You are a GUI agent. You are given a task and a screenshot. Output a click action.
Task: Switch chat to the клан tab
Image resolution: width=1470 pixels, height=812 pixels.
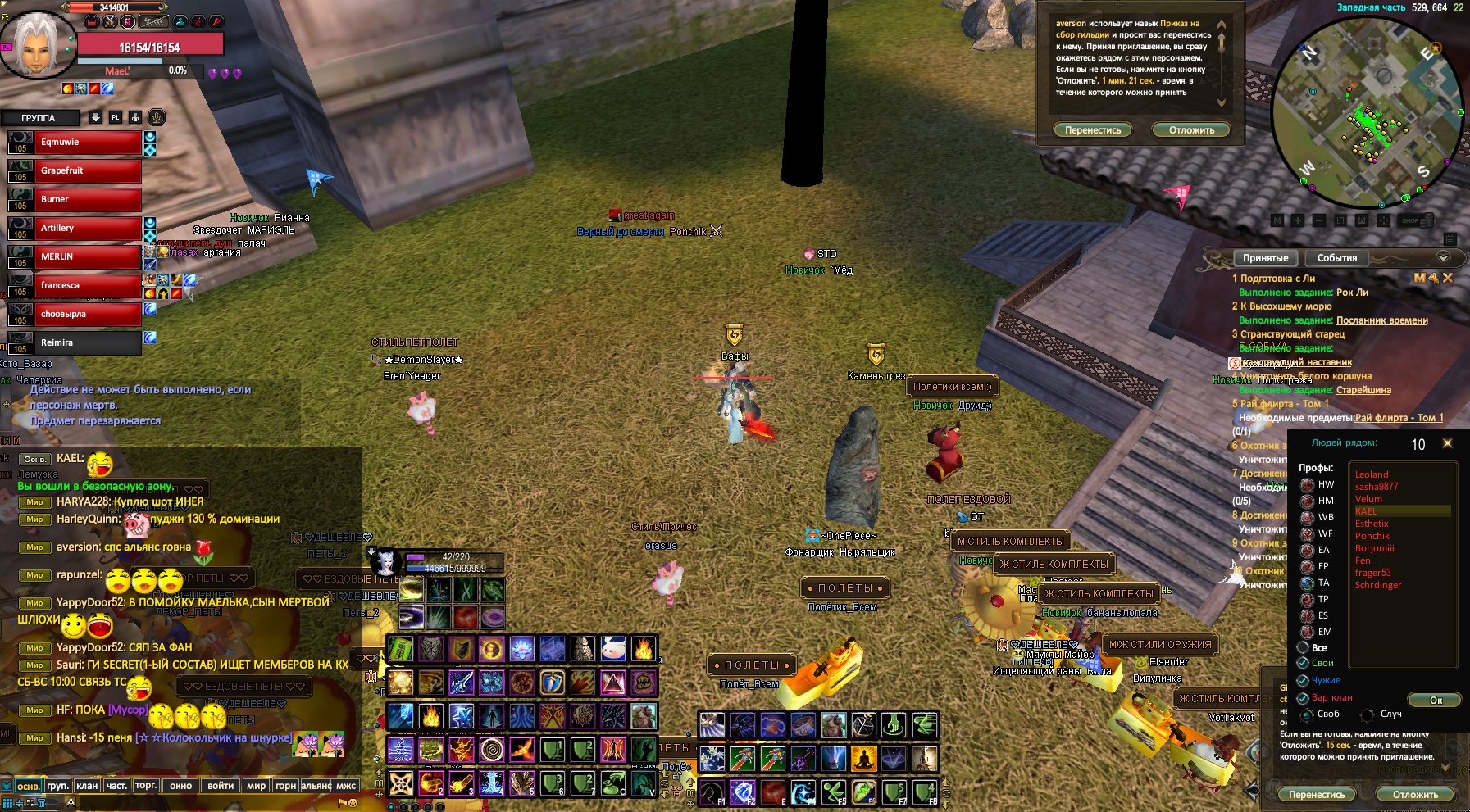87,786
